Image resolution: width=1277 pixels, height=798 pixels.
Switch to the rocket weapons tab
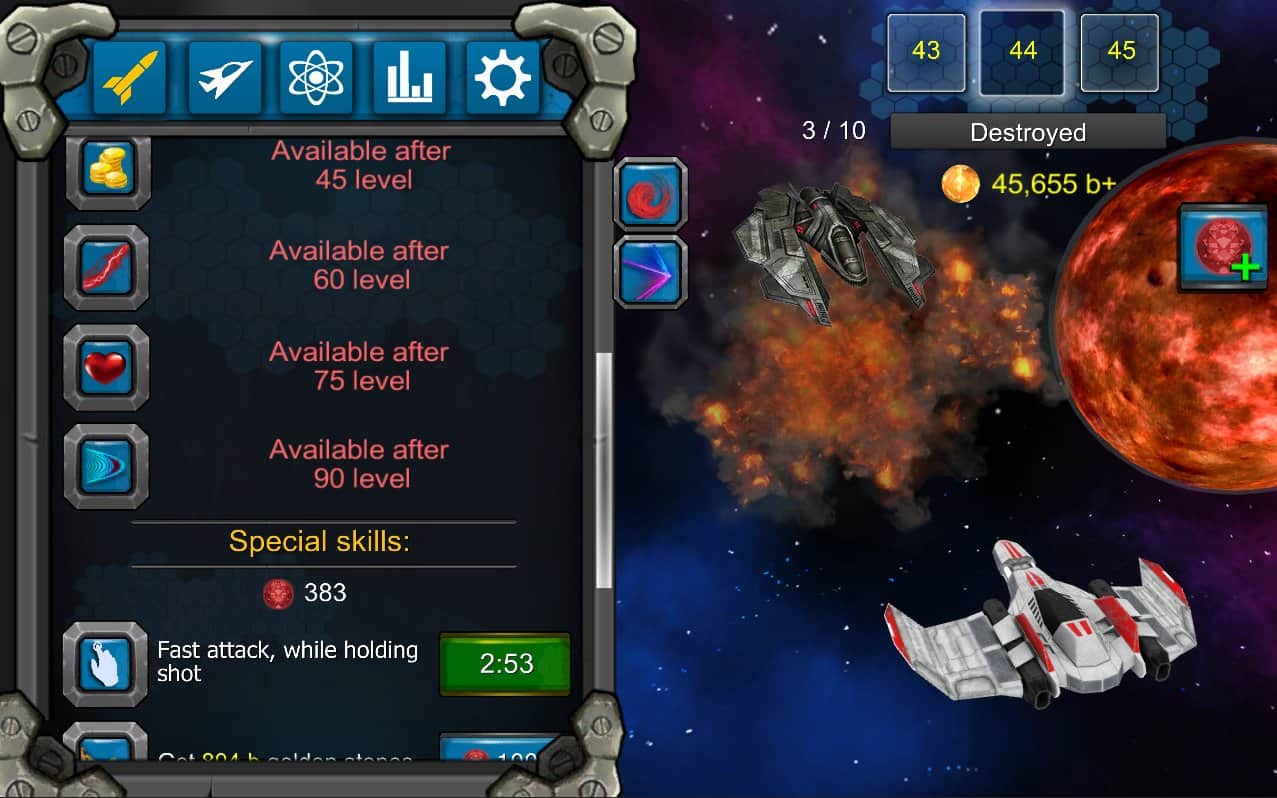pyautogui.click(x=130, y=77)
